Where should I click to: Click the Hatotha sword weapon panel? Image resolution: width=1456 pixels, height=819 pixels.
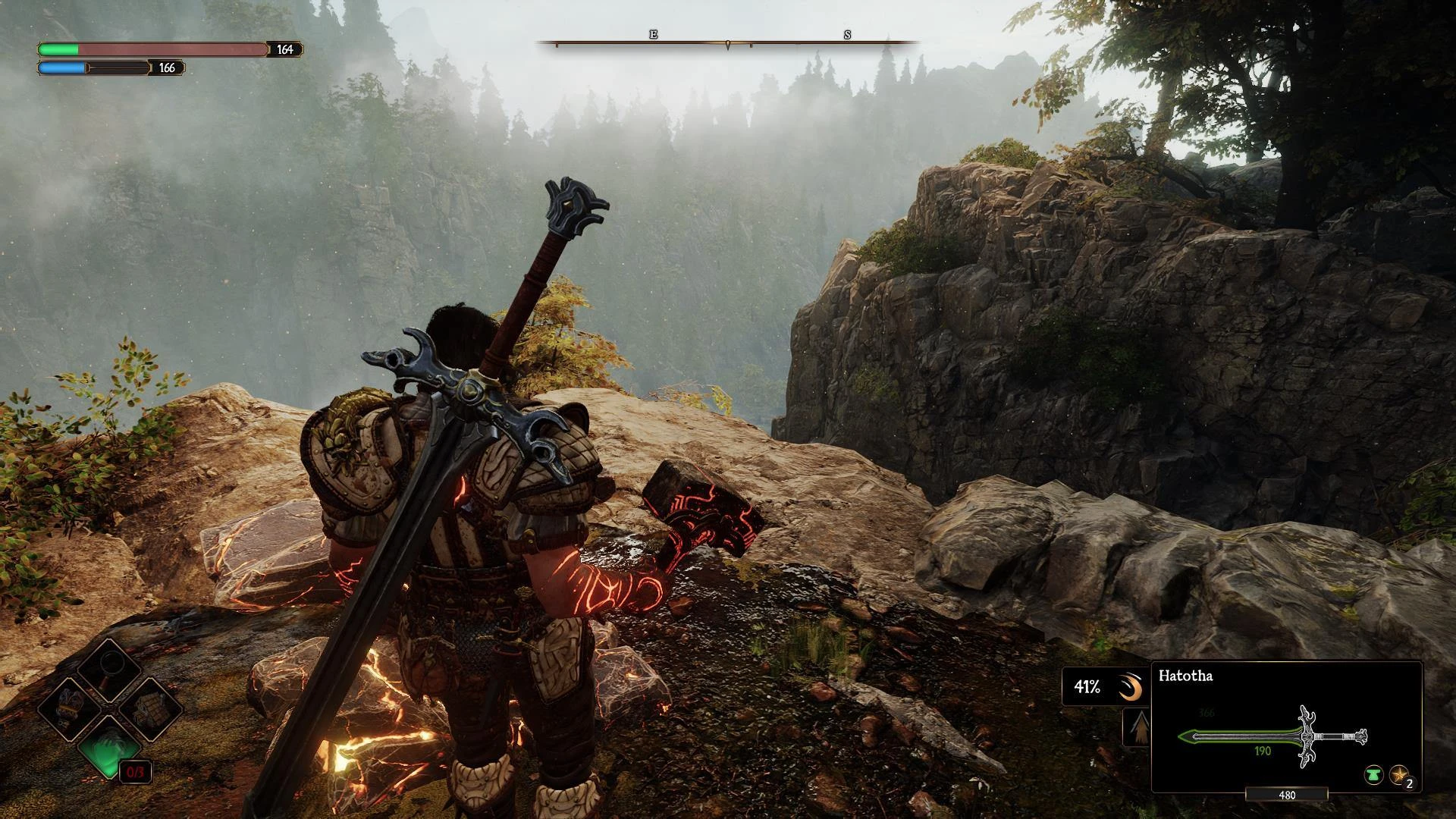(x=1286, y=726)
